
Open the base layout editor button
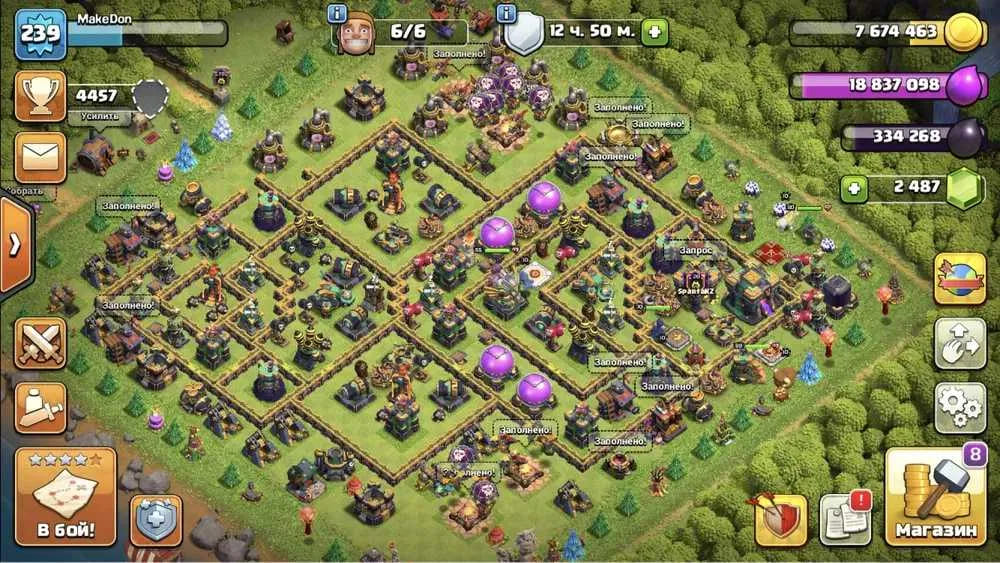[960, 343]
